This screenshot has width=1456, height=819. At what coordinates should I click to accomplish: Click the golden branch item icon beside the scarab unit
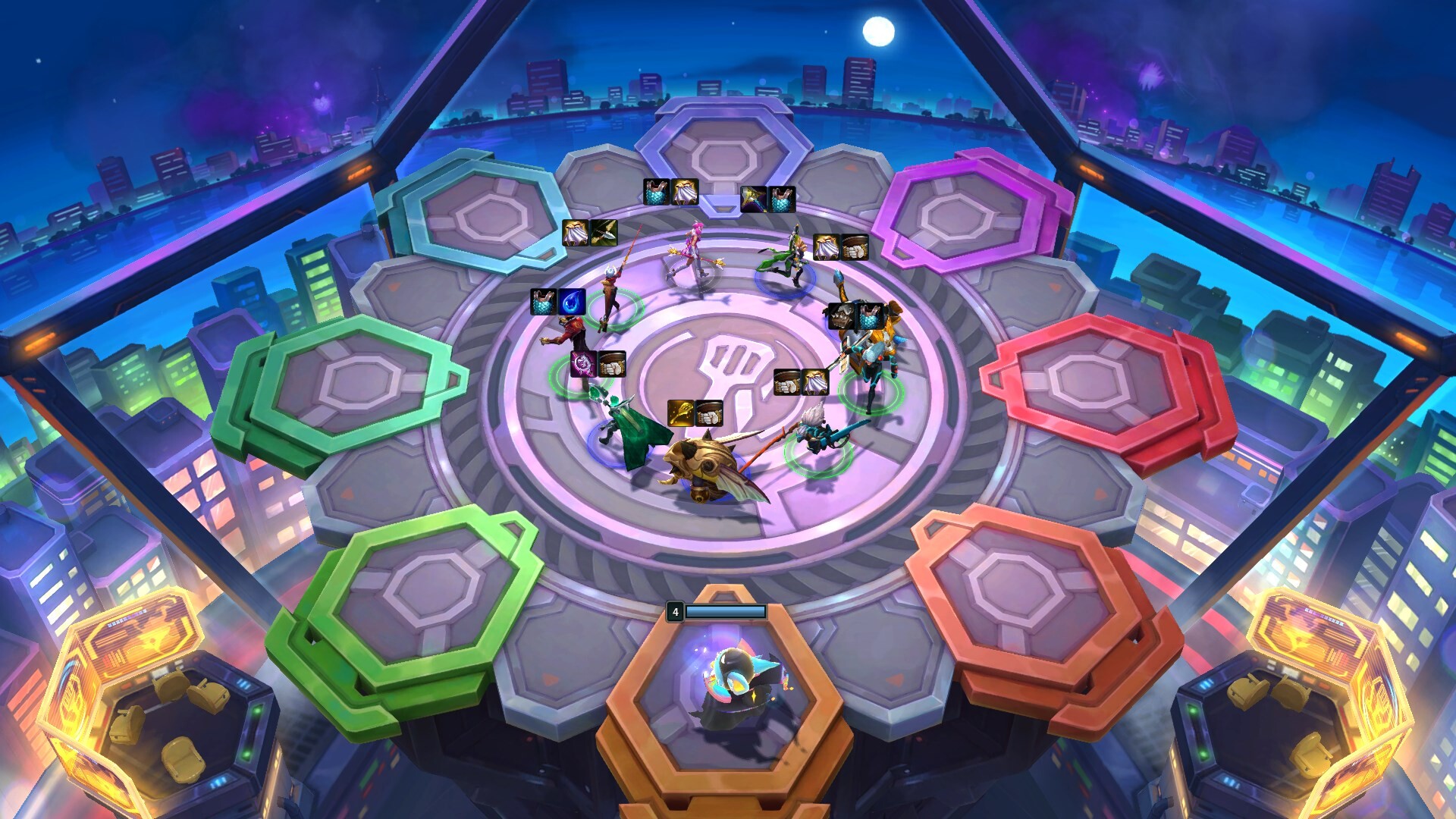680,413
